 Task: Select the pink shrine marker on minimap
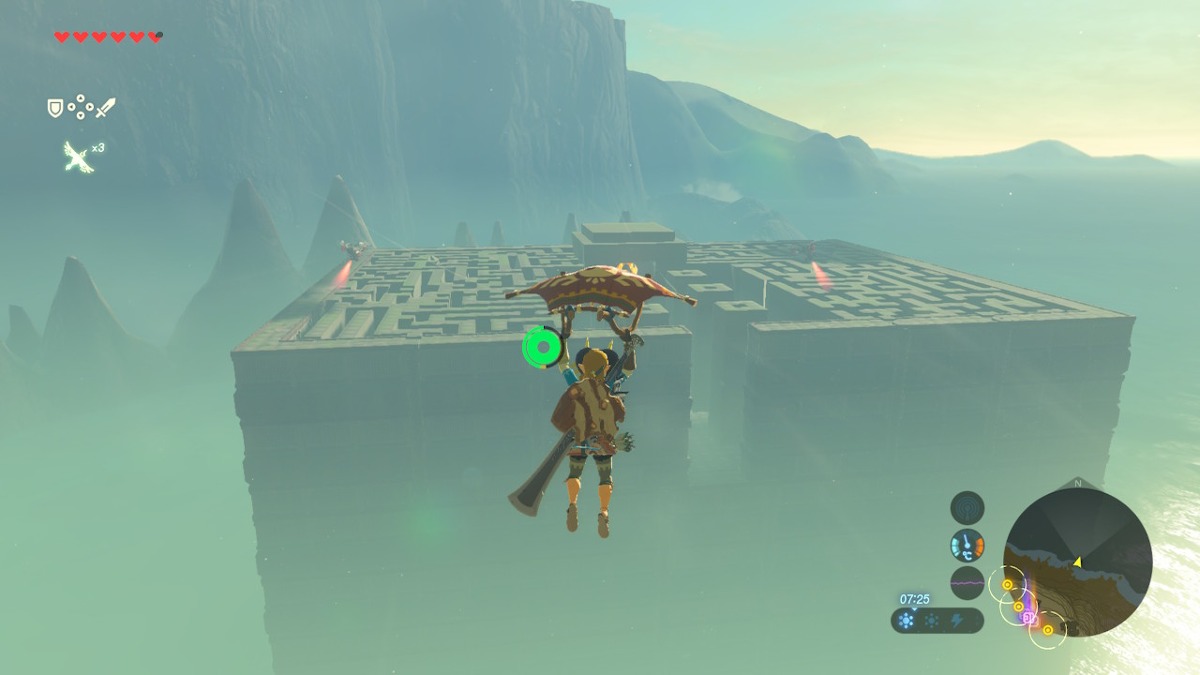pos(1028,618)
